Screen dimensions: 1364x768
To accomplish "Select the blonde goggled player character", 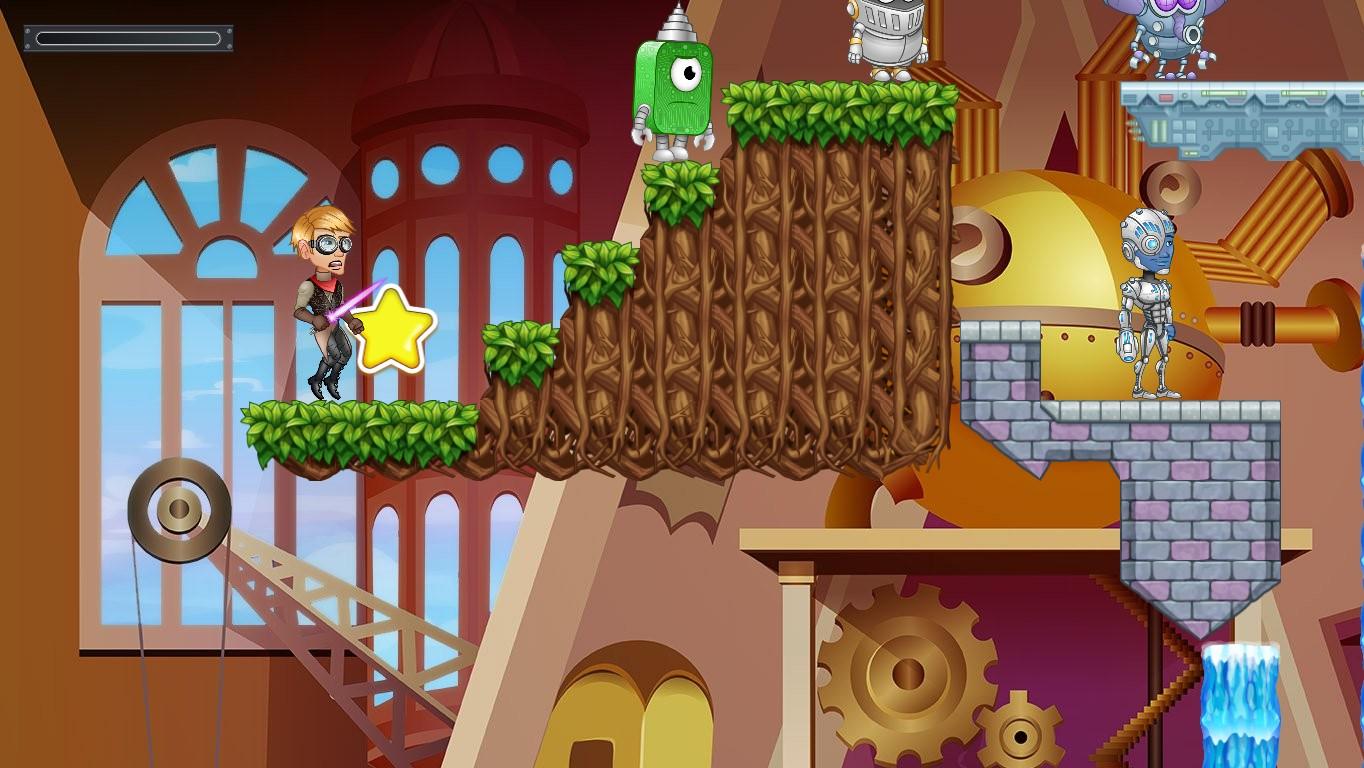I will (x=325, y=295).
